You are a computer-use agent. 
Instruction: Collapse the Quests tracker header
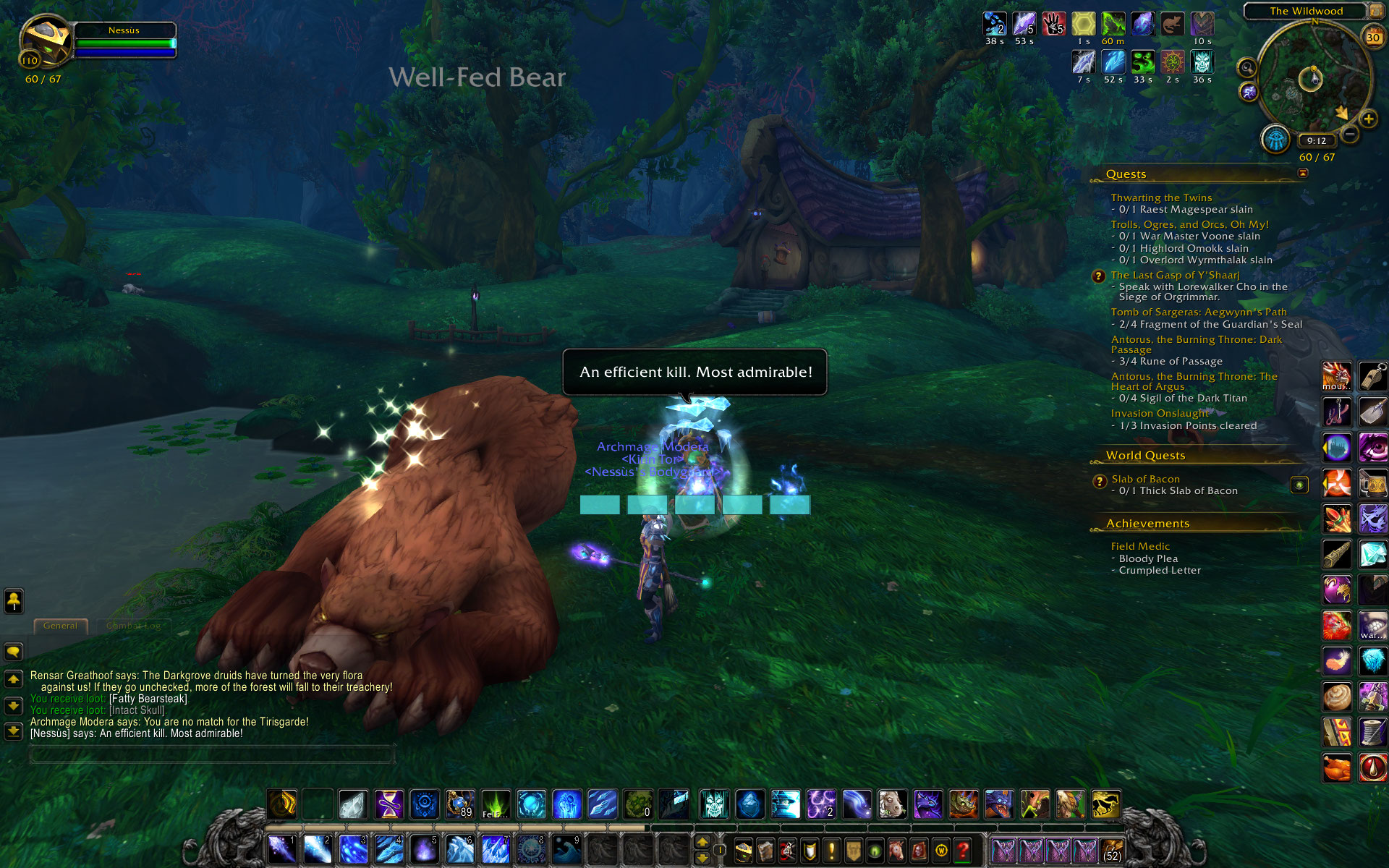[1303, 173]
